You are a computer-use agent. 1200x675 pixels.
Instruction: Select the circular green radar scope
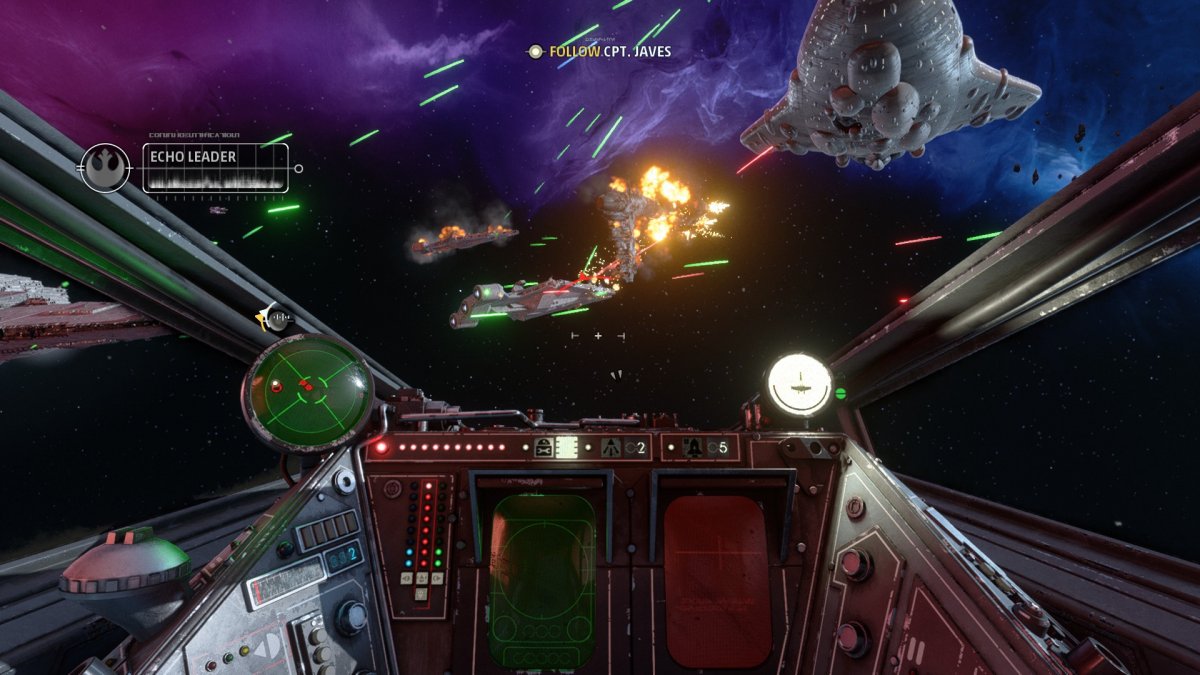[x=309, y=390]
